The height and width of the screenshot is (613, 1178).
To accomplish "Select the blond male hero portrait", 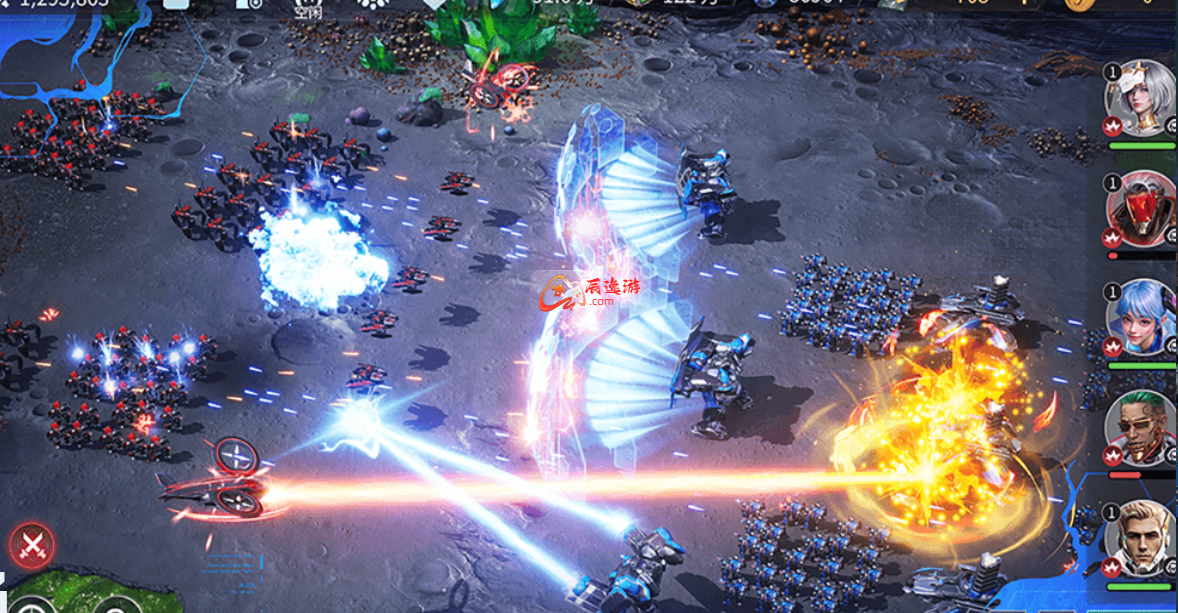I will pyautogui.click(x=1141, y=537).
